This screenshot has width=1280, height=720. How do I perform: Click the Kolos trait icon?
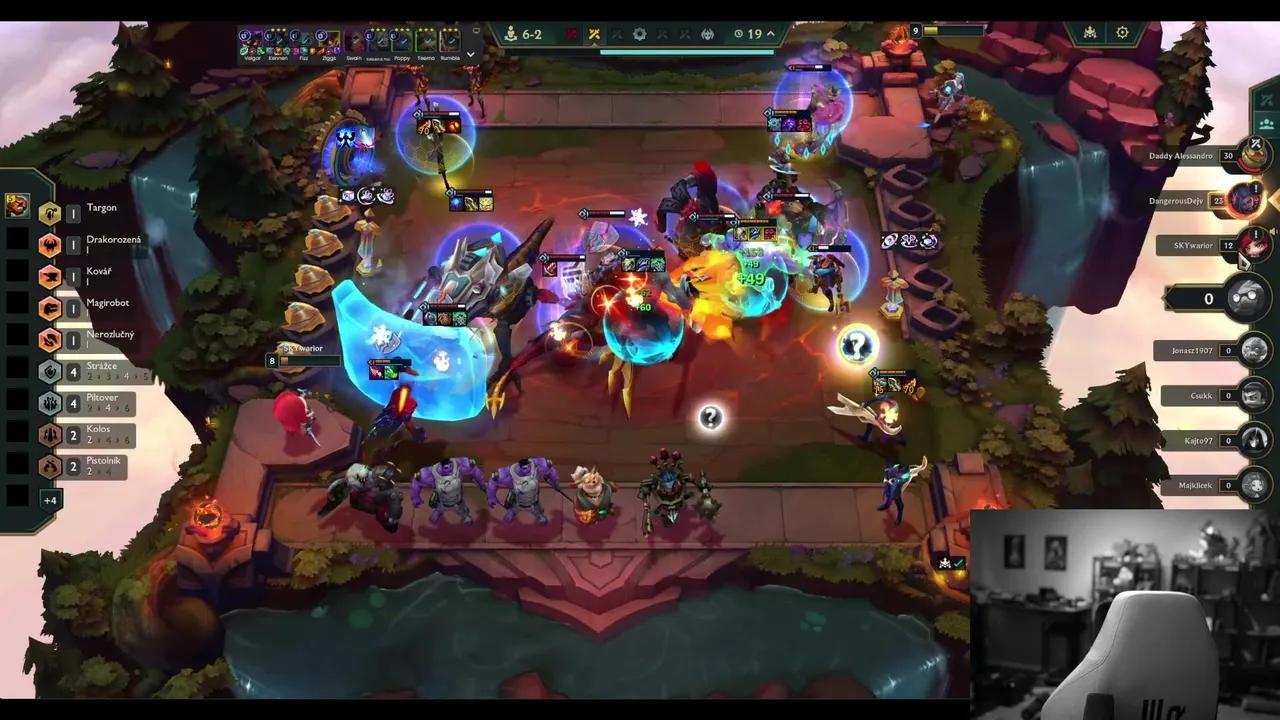(51, 433)
